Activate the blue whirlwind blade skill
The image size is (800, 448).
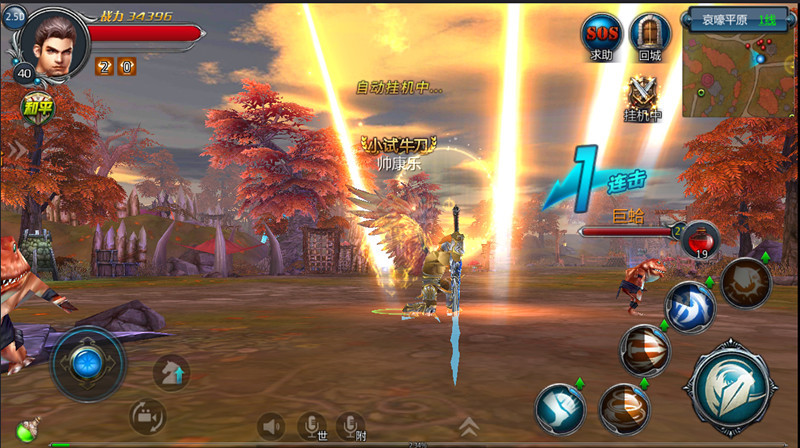click(690, 306)
